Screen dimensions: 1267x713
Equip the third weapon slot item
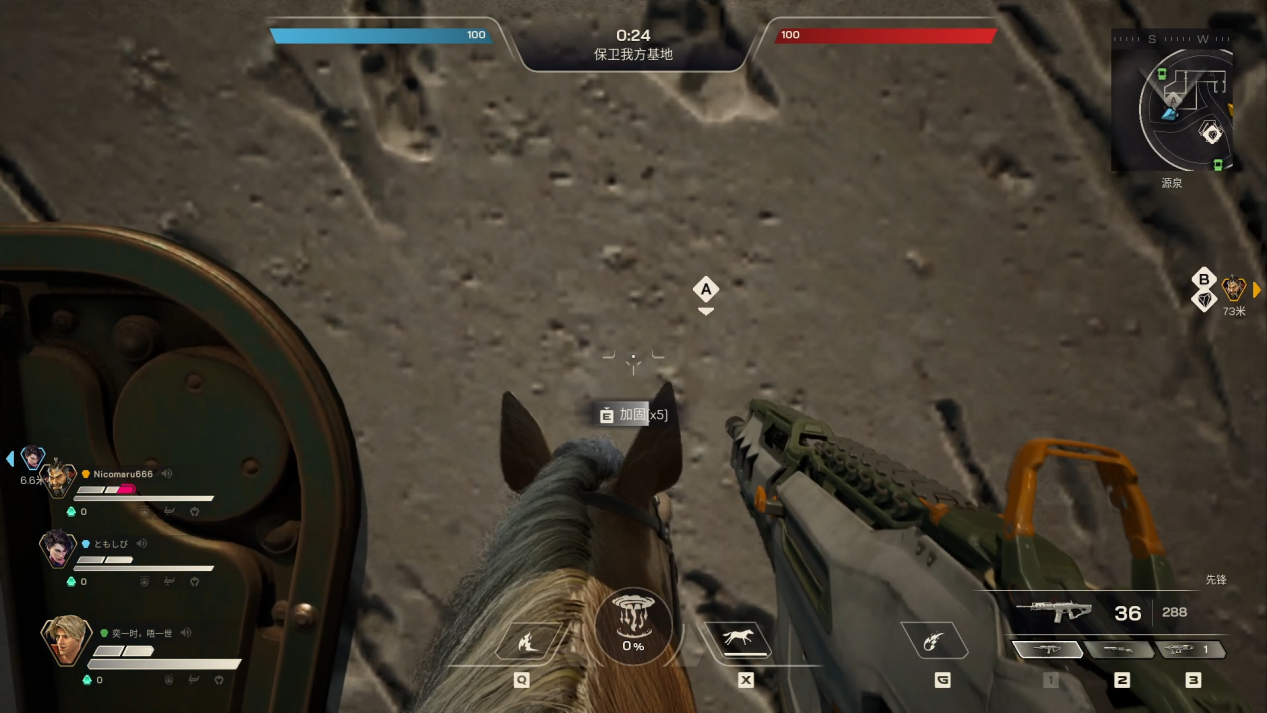tap(1191, 650)
